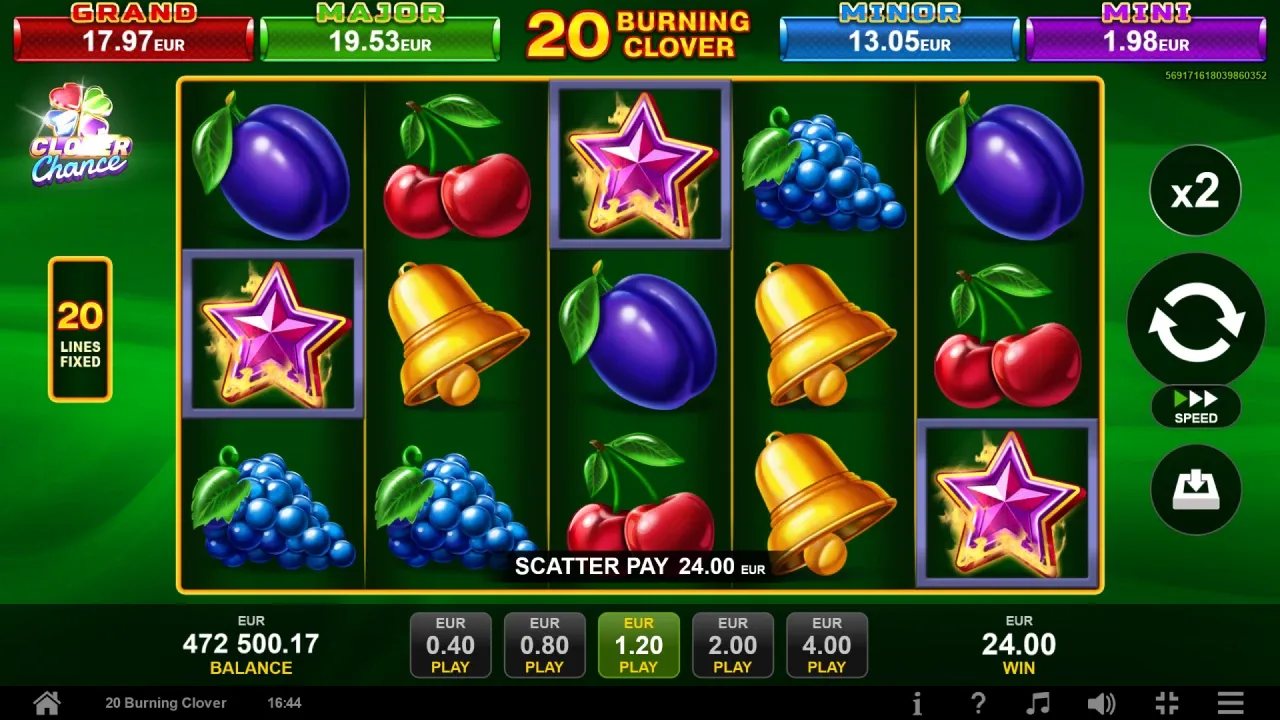Open the hamburger menu
This screenshot has height=720, width=1280.
pyautogui.click(x=1231, y=703)
